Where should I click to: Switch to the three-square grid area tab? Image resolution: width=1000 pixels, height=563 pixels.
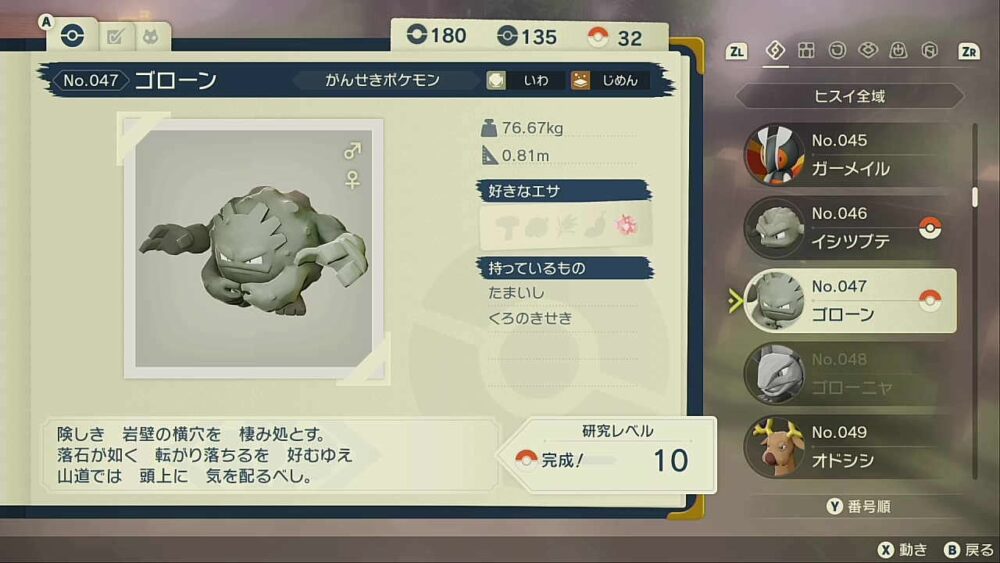(x=806, y=51)
